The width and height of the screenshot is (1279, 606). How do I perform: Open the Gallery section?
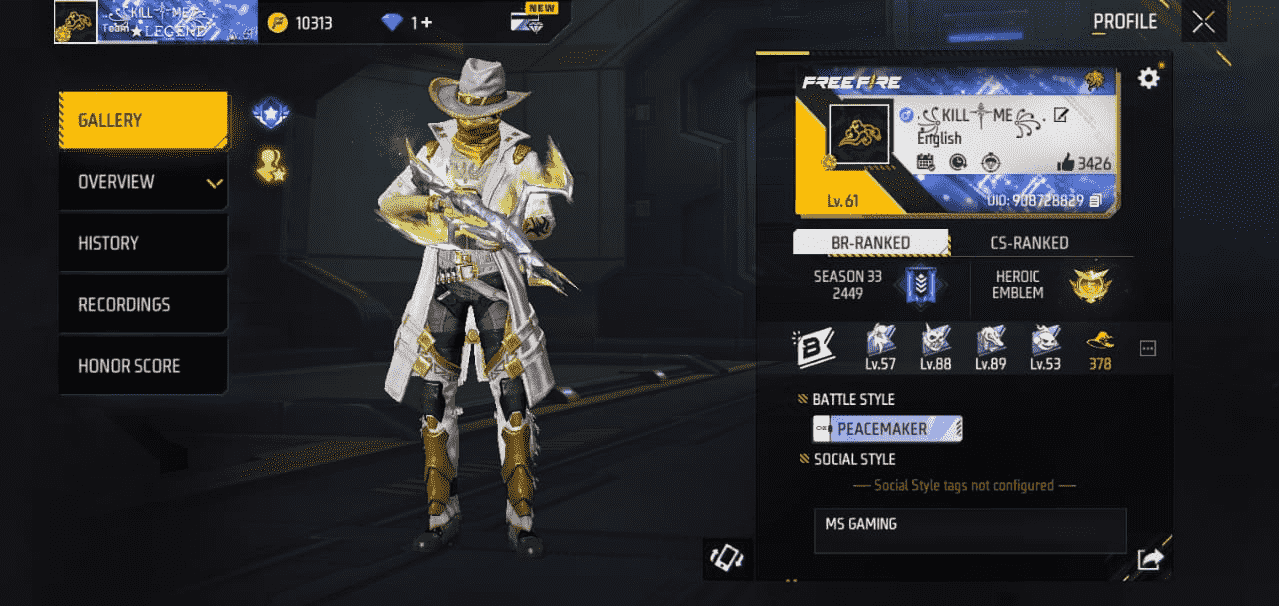point(142,120)
